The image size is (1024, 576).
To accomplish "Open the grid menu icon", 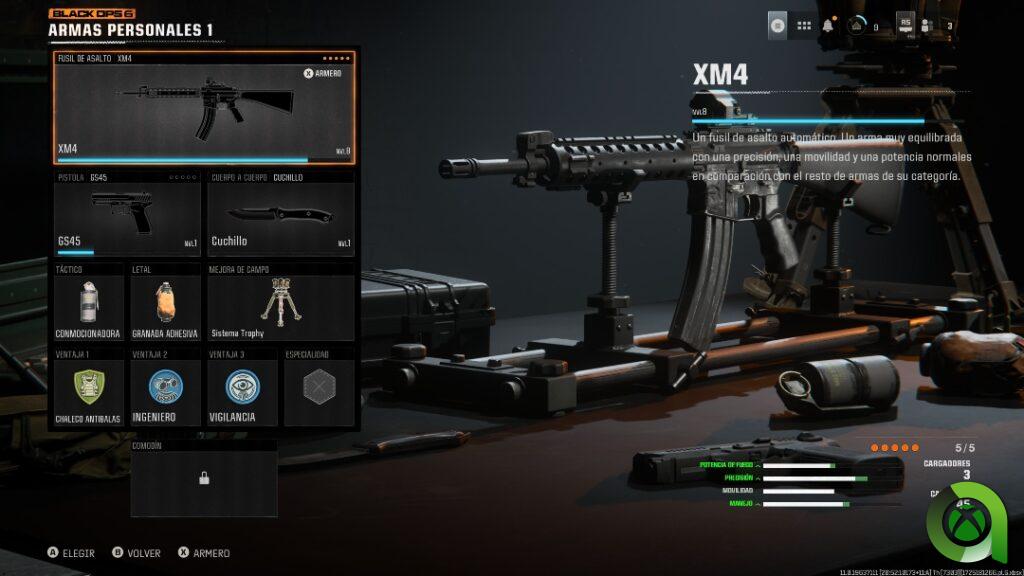I will point(803,26).
